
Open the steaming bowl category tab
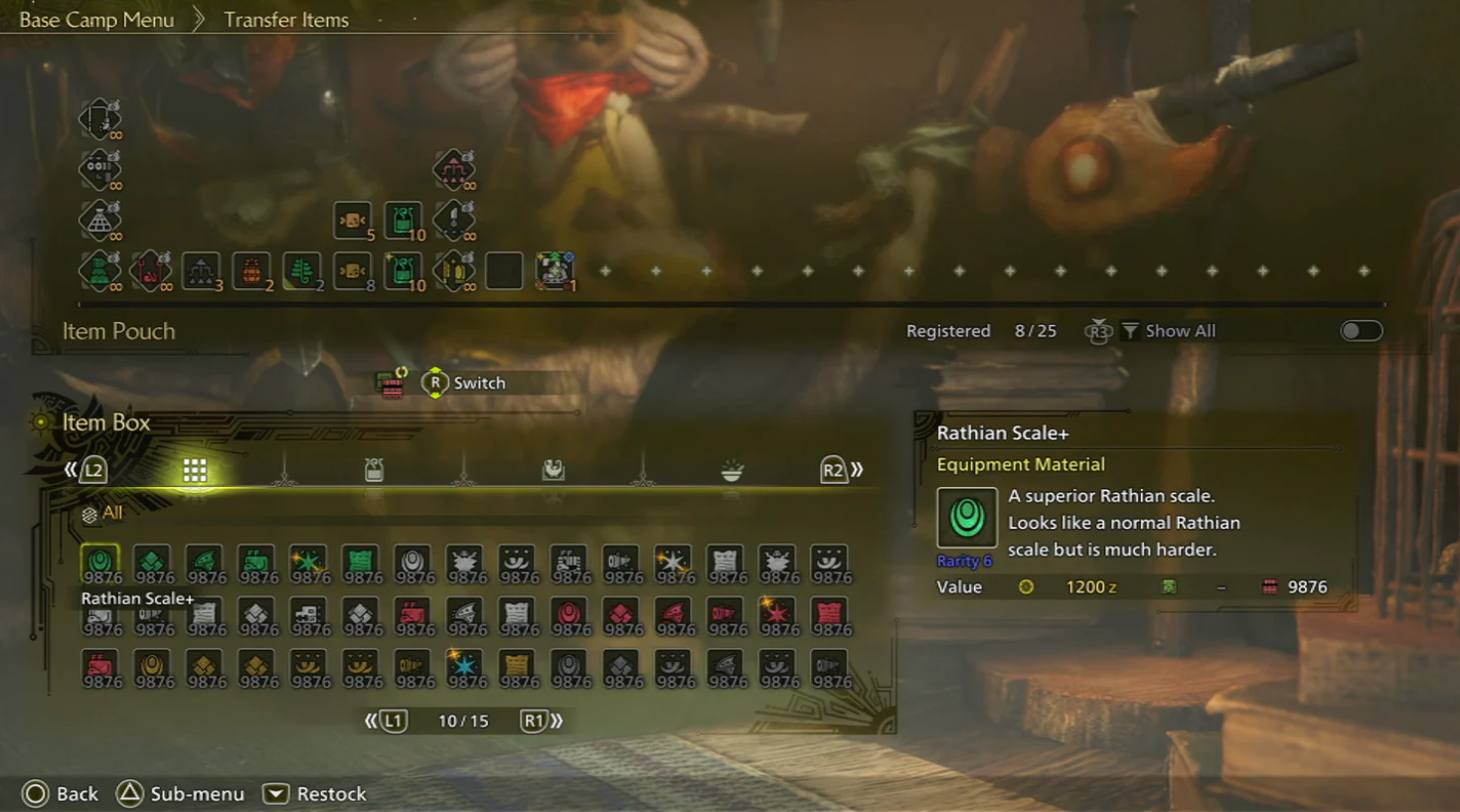click(731, 470)
